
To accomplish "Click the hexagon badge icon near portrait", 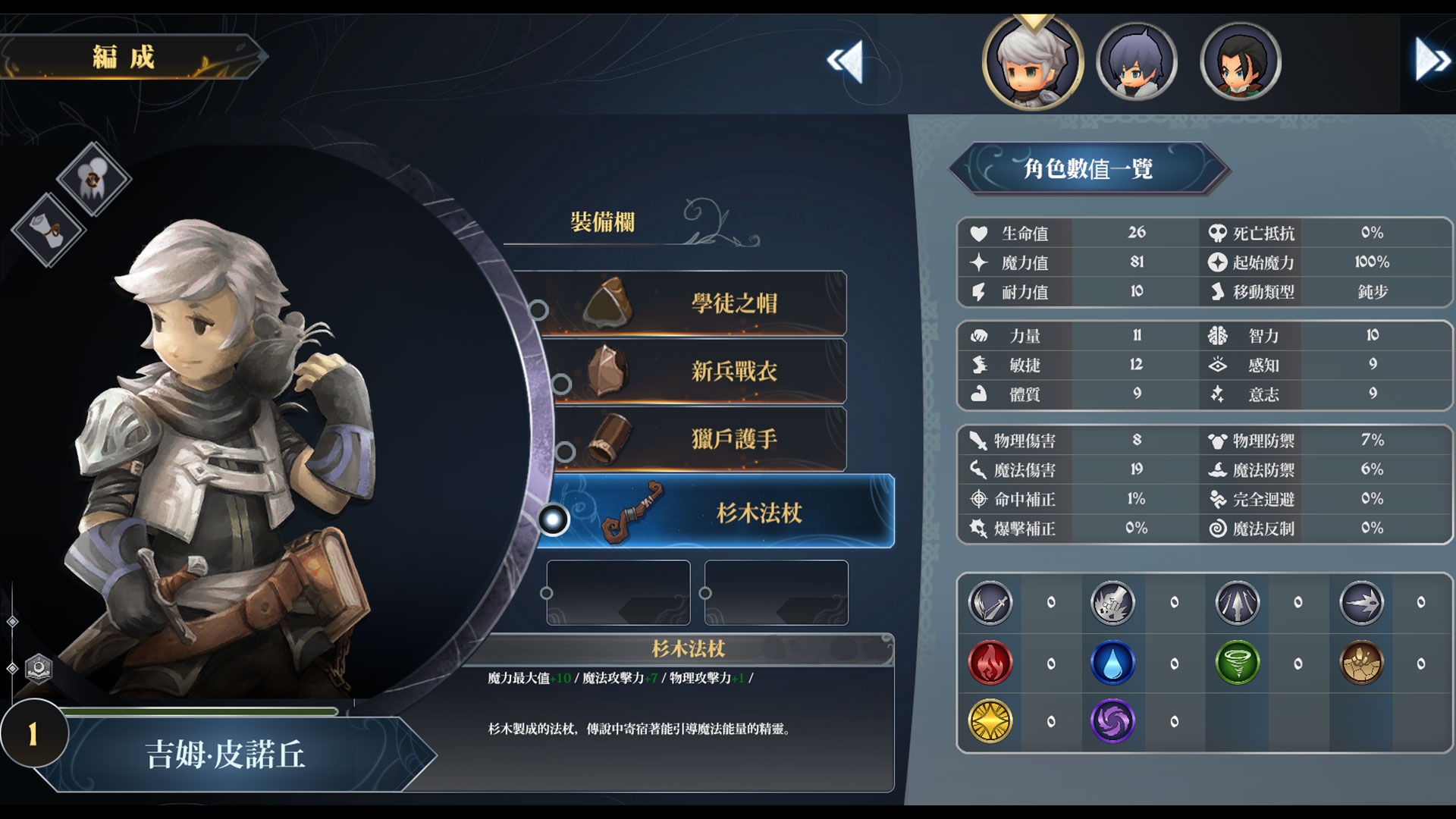I will click(x=39, y=668).
